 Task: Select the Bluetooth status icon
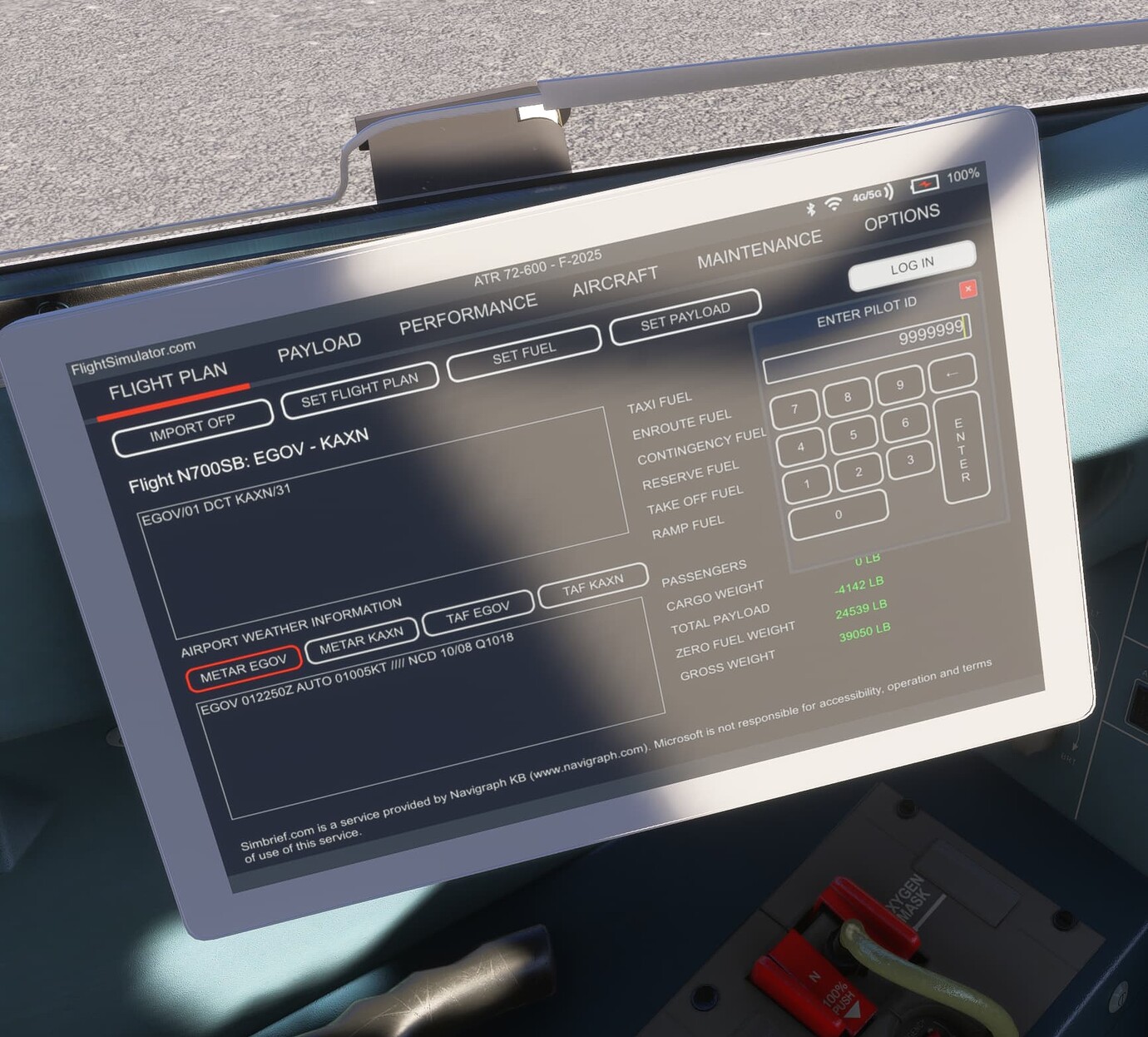811,210
